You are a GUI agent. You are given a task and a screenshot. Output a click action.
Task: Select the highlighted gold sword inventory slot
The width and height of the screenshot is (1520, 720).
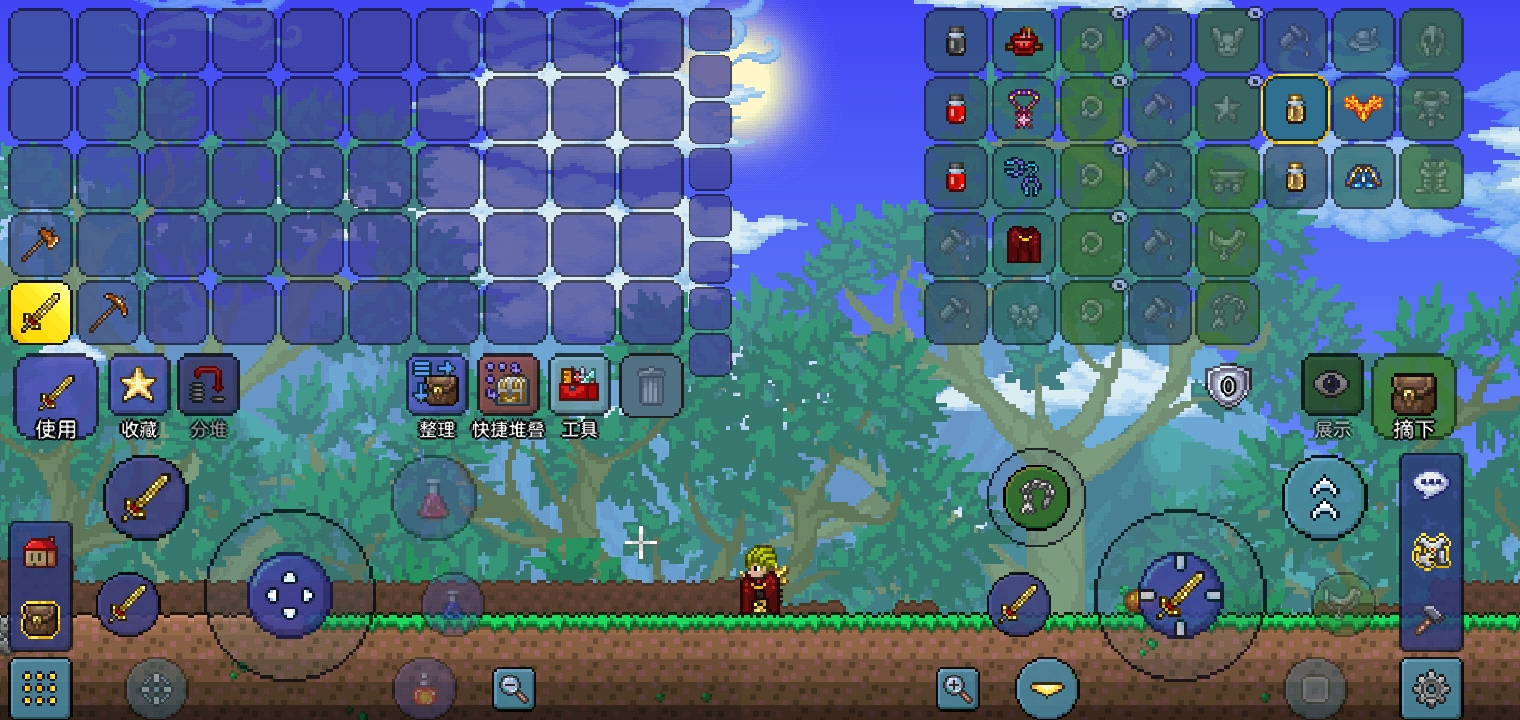40,312
